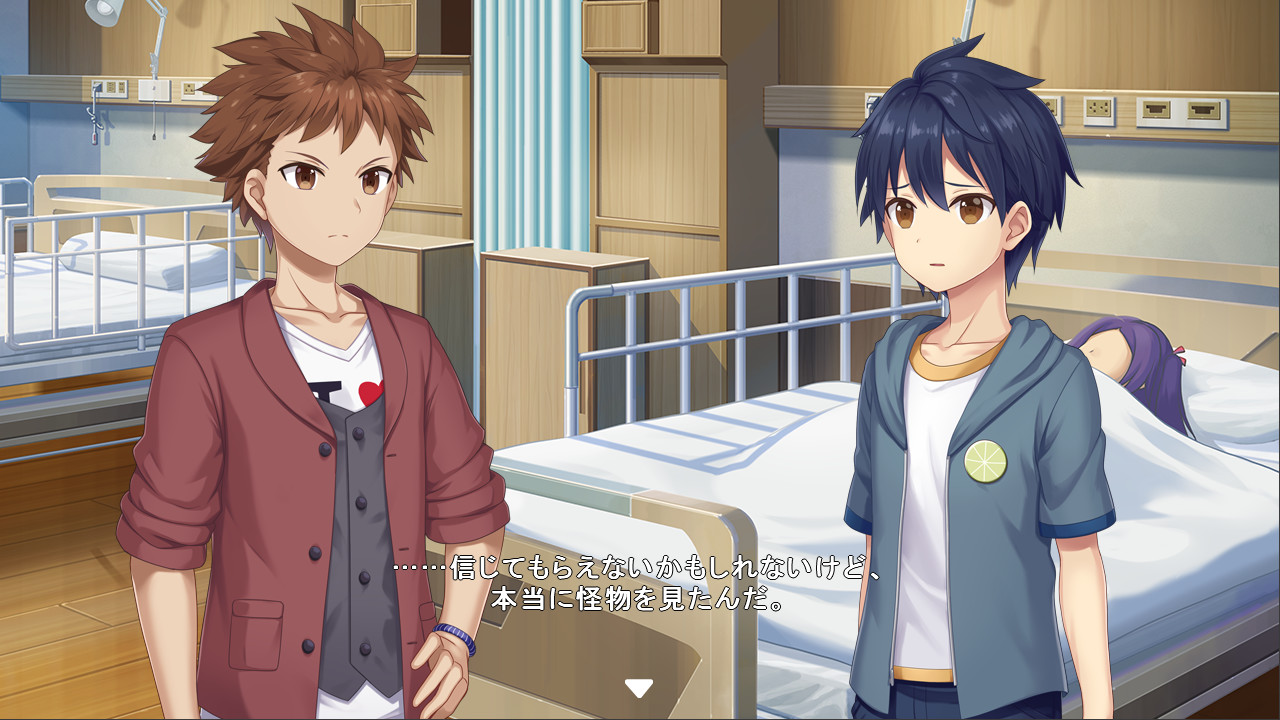Click the brown-haired boy's face

pyautogui.click(x=330, y=190)
